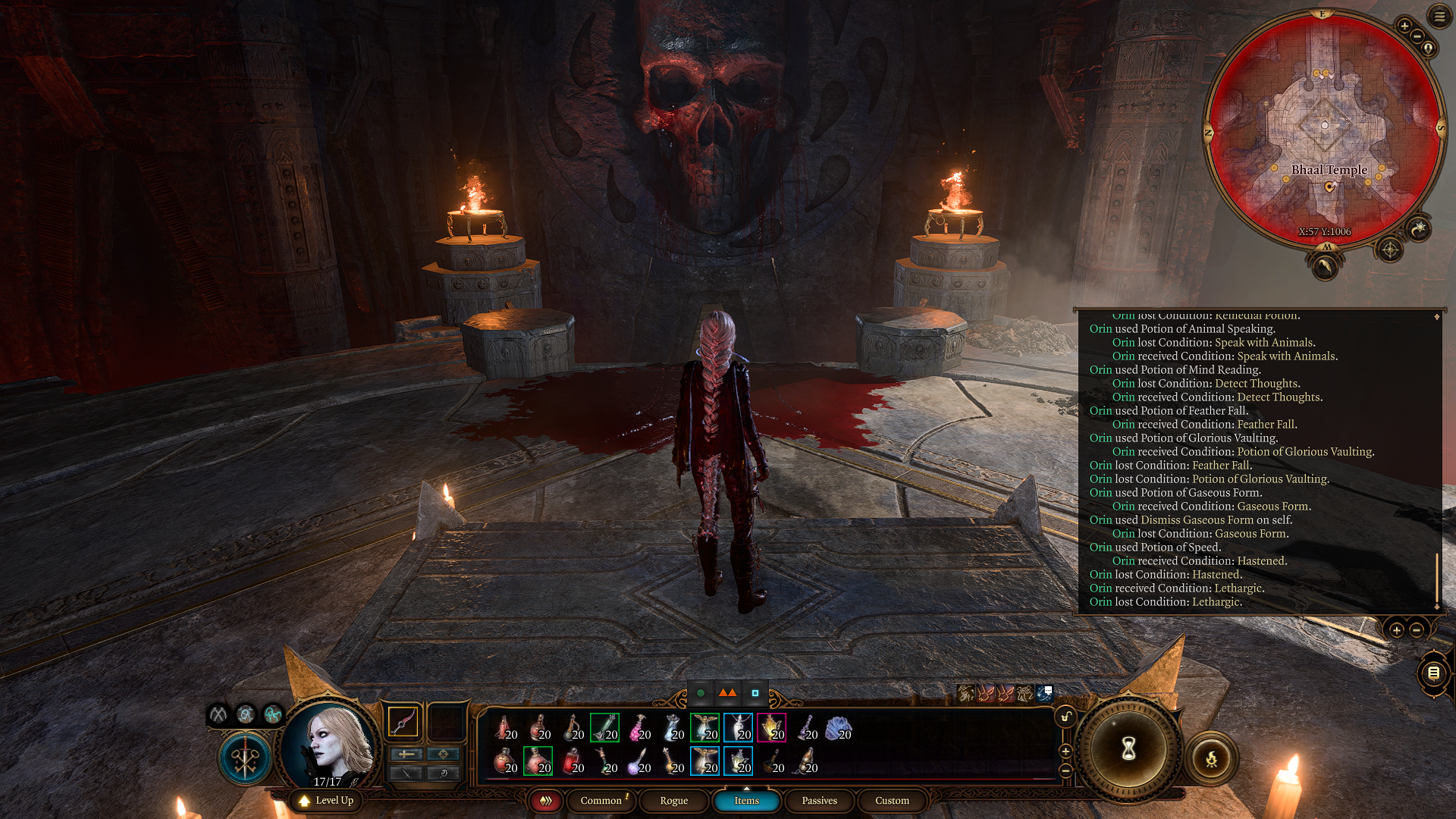
Task: Select the equipped dagger weapon slot
Action: [403, 721]
